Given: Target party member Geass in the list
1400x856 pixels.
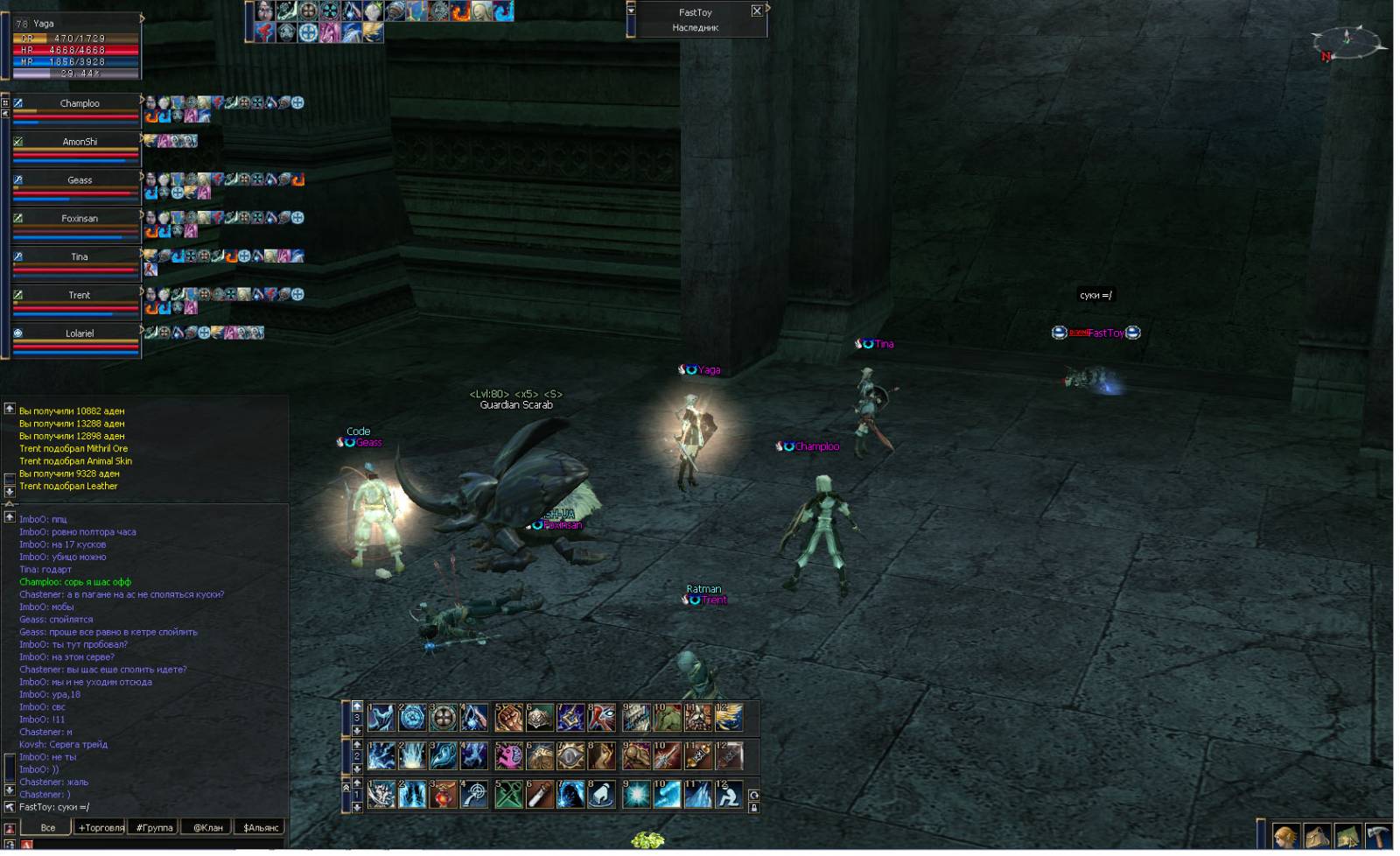Looking at the screenshot, I should tap(79, 180).
